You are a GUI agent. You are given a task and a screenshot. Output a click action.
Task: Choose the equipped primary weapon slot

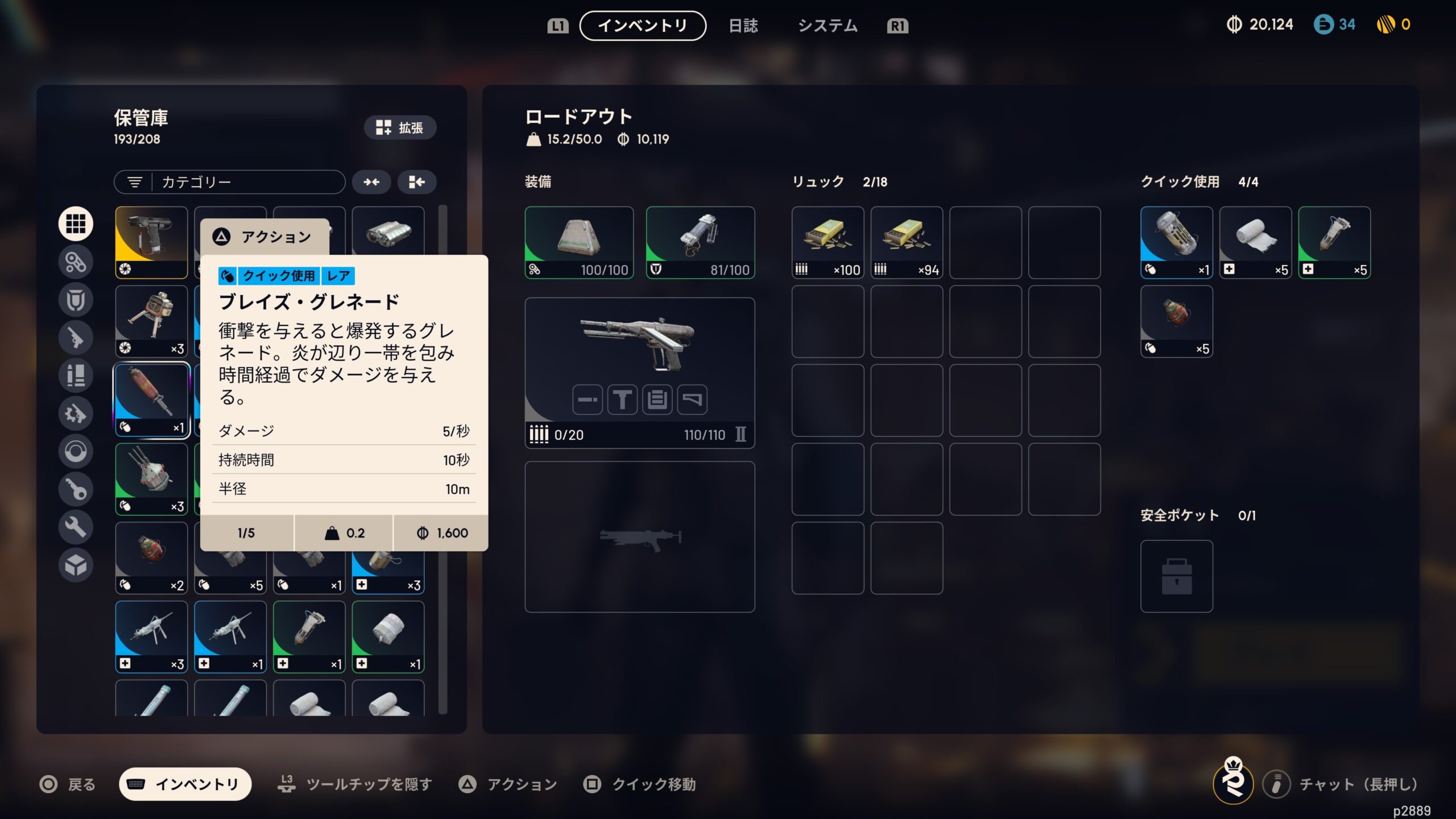pos(639,373)
